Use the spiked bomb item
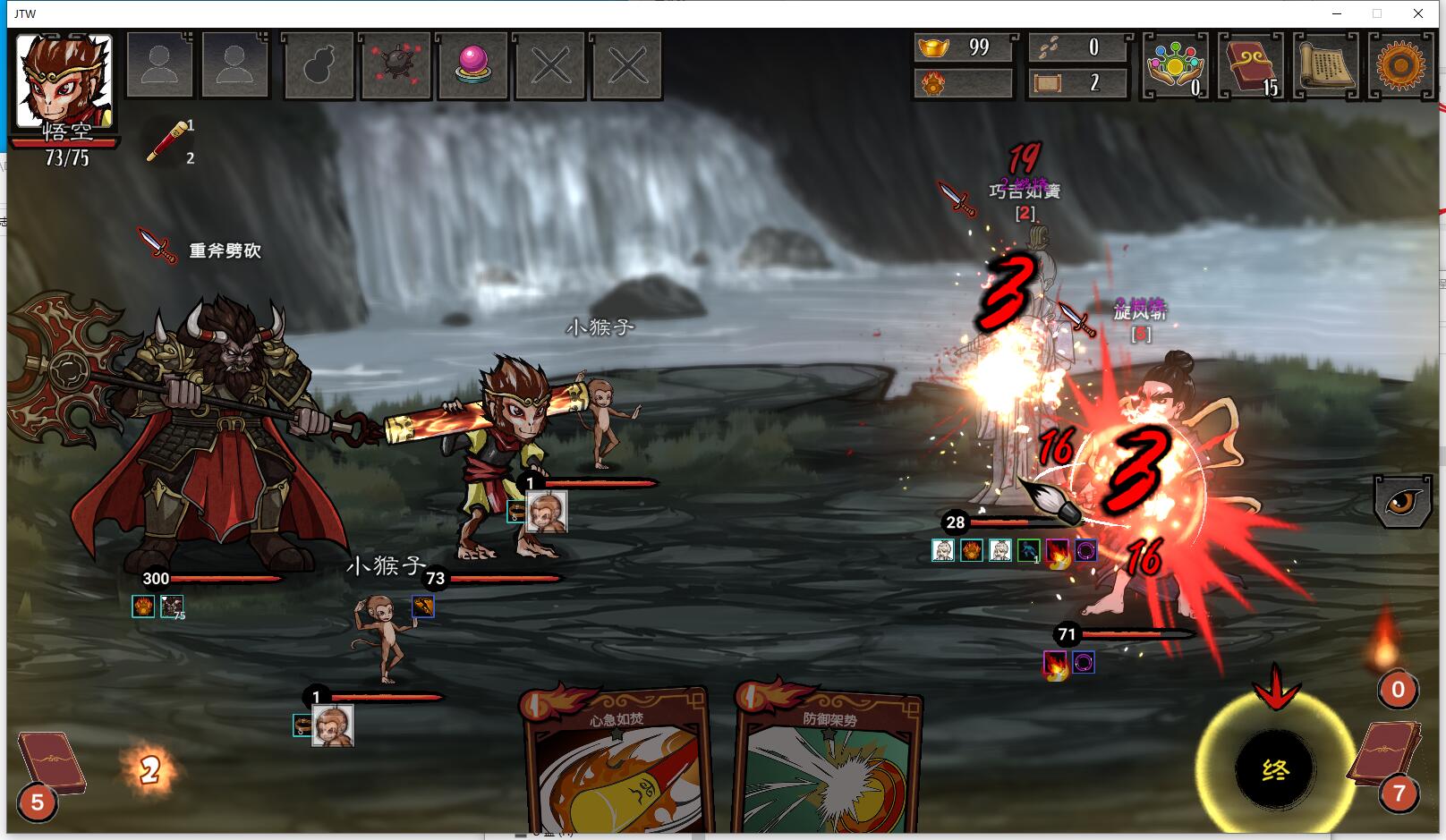1446x840 pixels. click(x=396, y=65)
